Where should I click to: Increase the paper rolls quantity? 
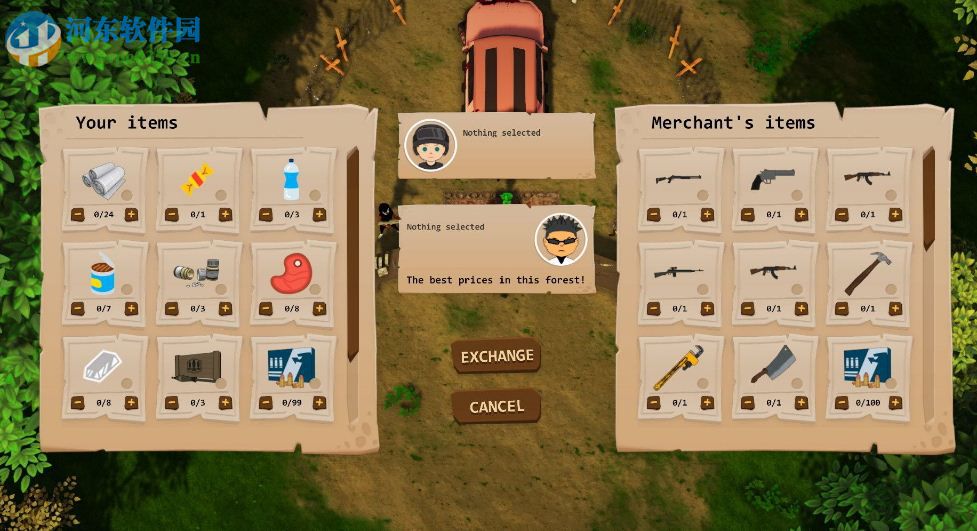coord(131,214)
